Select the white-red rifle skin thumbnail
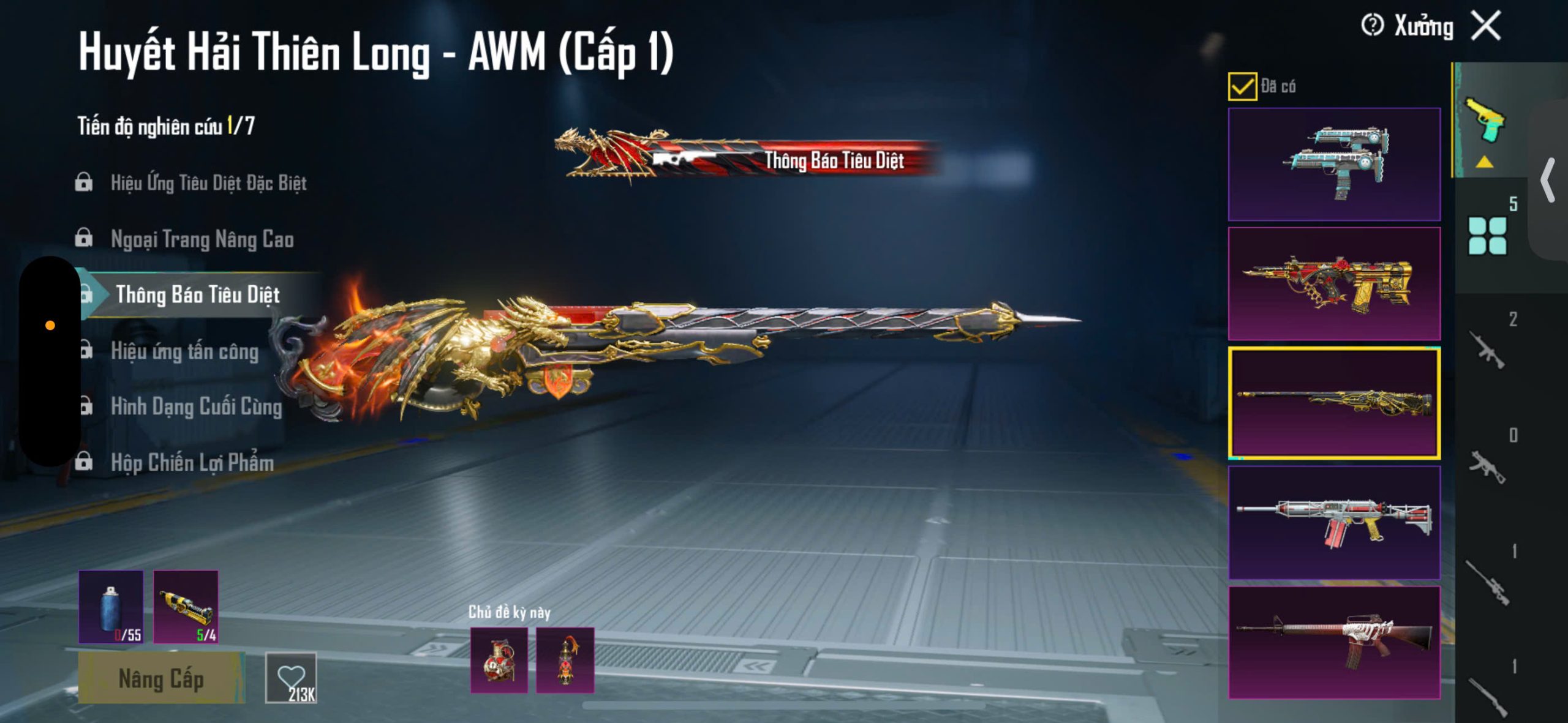This screenshot has height=723, width=1568. [1334, 522]
